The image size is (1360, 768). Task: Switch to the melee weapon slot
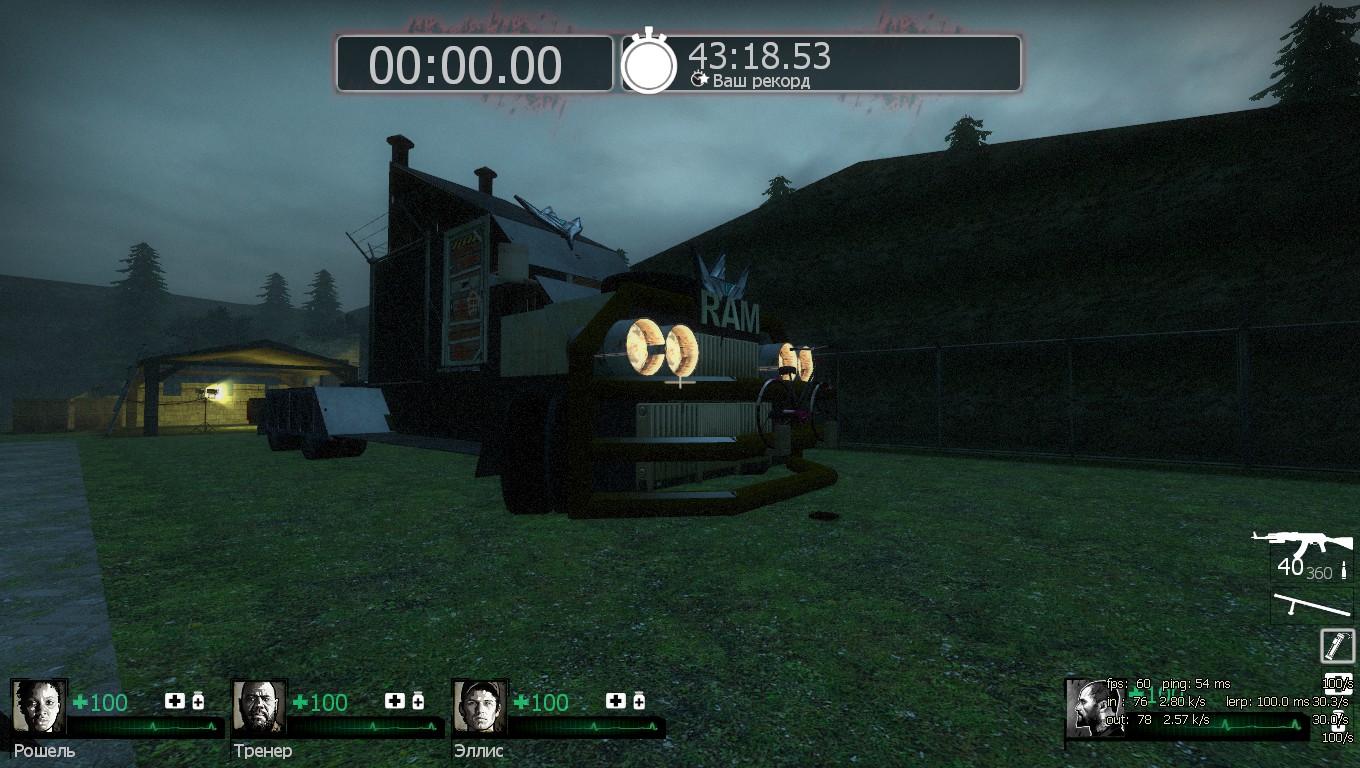point(1310,606)
